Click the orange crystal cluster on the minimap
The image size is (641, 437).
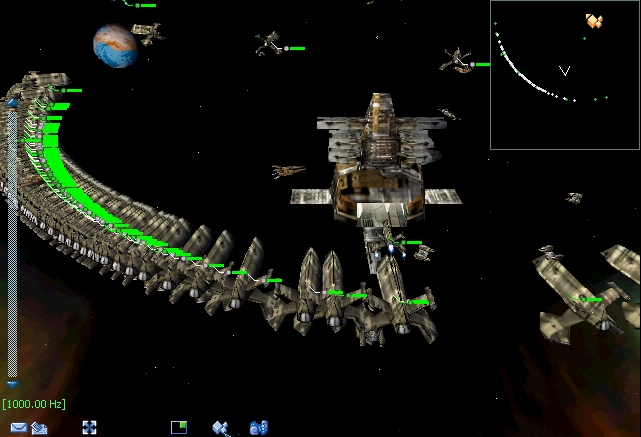coord(594,20)
